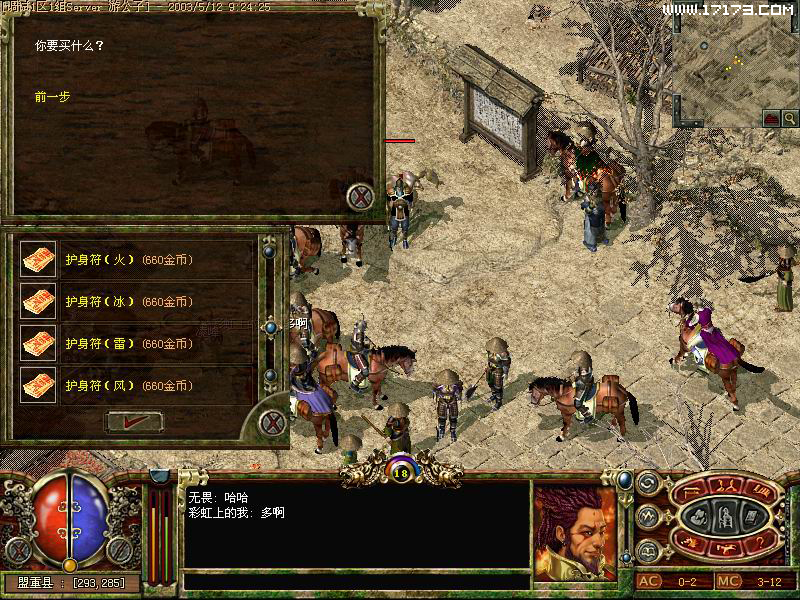Pick the 护身符（雷）thunder amulet entry
The image size is (800, 600).
(128, 344)
